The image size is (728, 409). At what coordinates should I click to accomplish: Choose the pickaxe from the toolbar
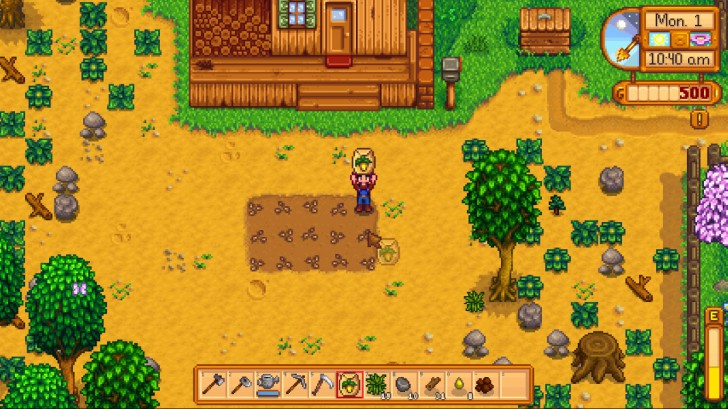(x=295, y=383)
